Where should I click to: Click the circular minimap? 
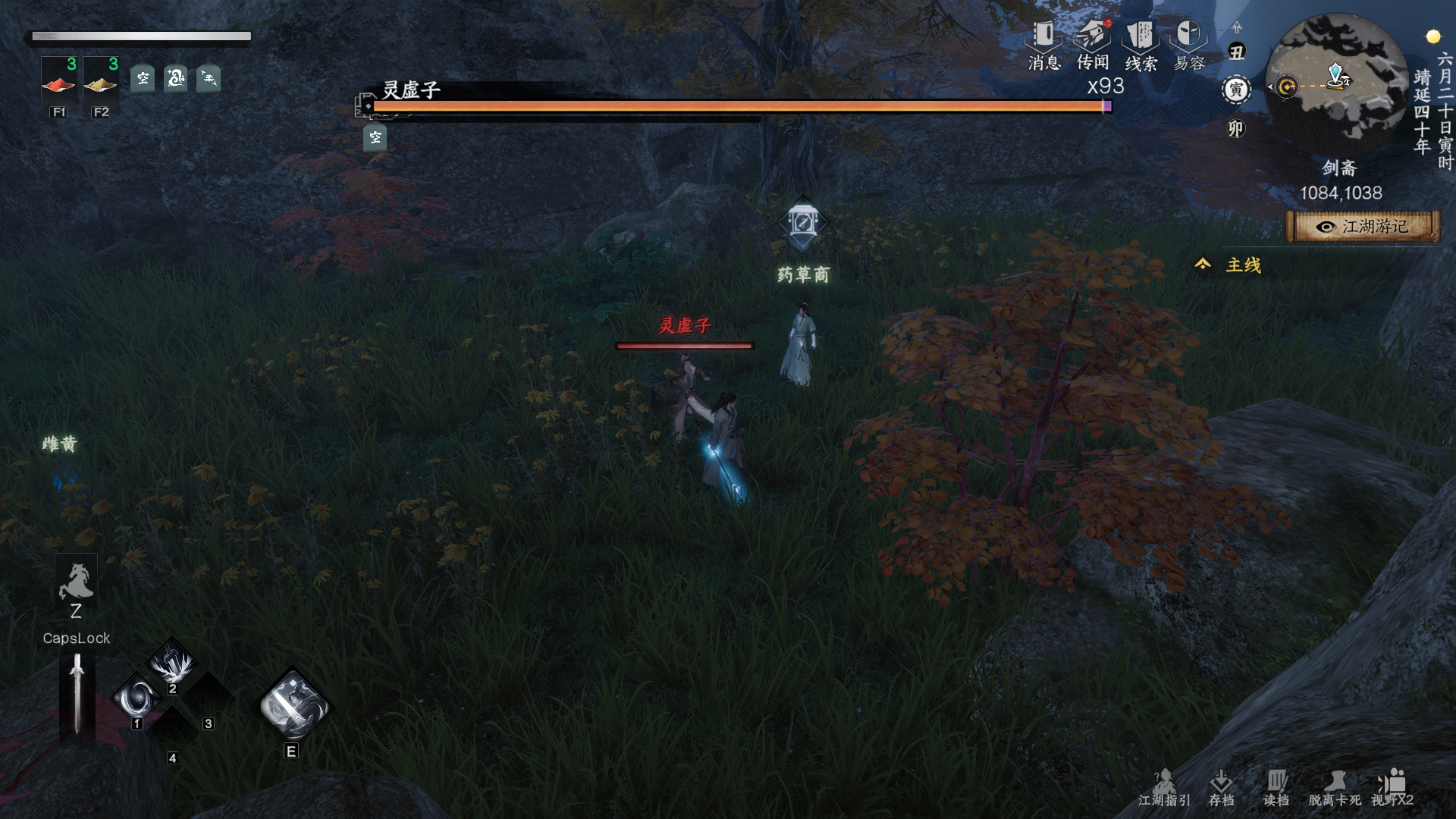click(x=1336, y=83)
